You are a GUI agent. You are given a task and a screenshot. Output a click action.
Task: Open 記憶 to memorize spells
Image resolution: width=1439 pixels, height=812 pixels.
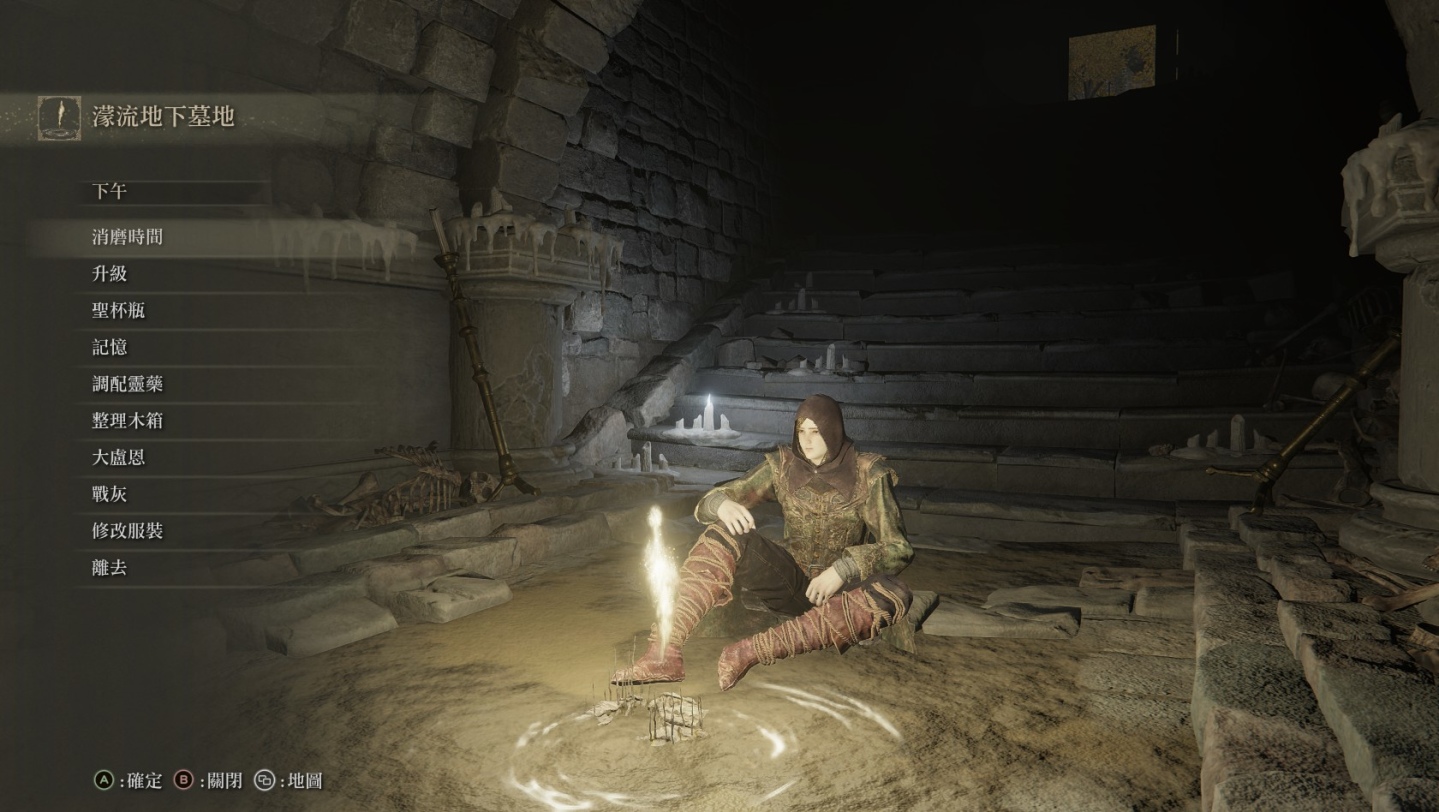110,347
